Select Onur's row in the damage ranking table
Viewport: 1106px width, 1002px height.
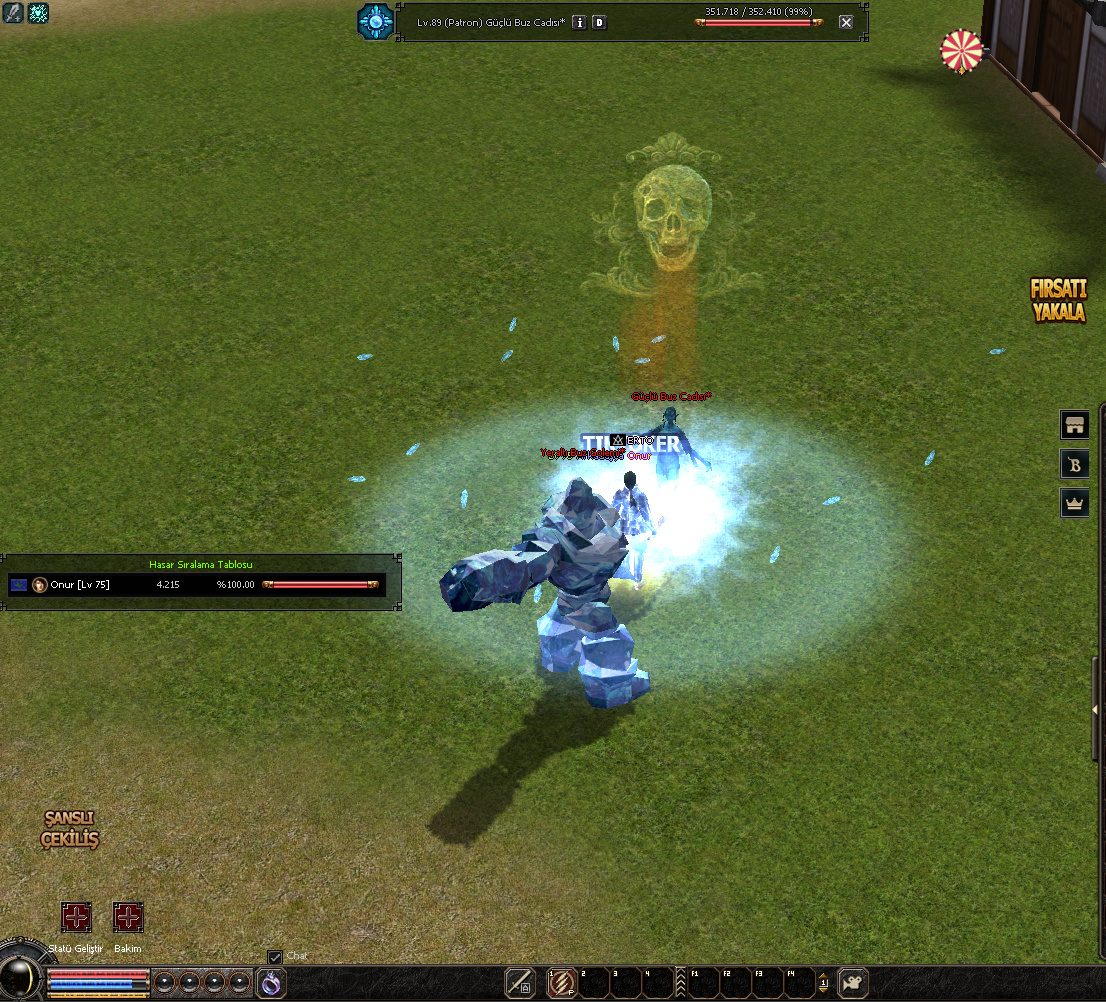point(196,584)
